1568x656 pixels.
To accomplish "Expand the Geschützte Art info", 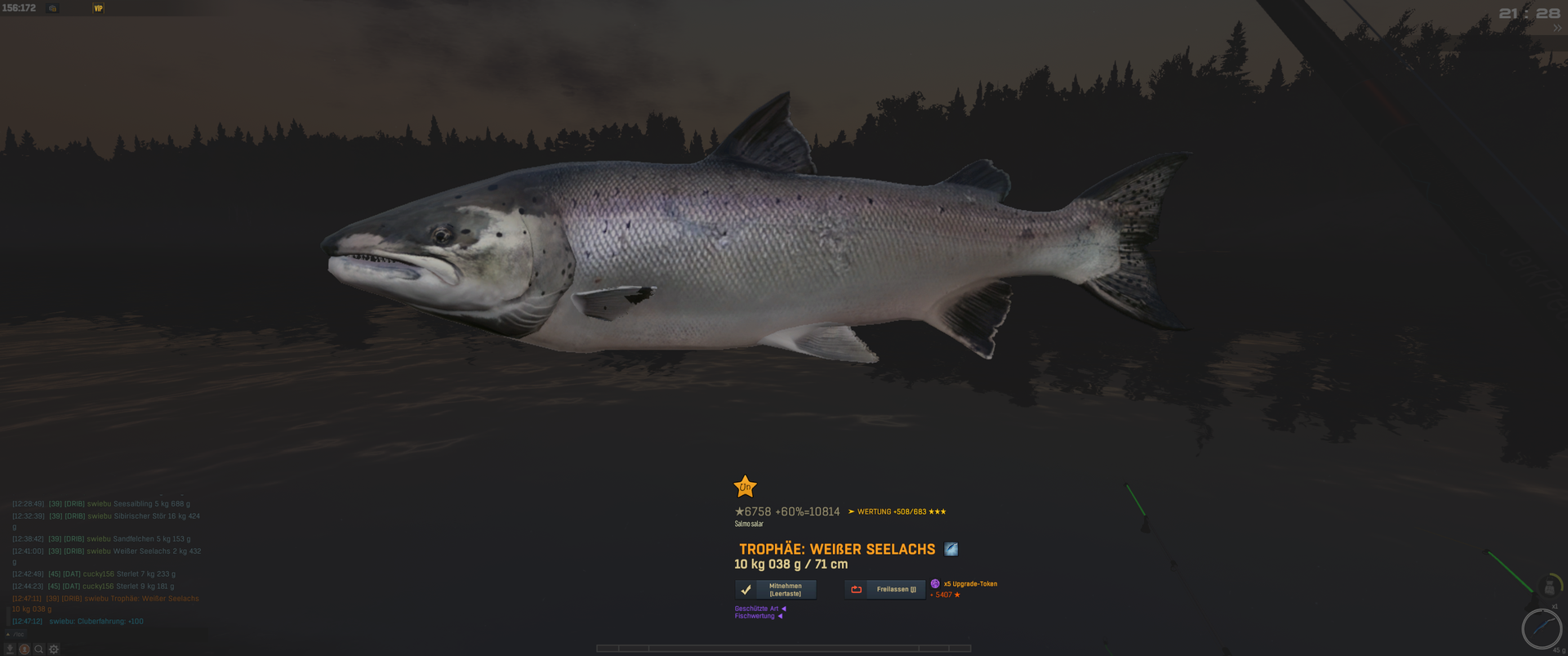I will point(759,609).
